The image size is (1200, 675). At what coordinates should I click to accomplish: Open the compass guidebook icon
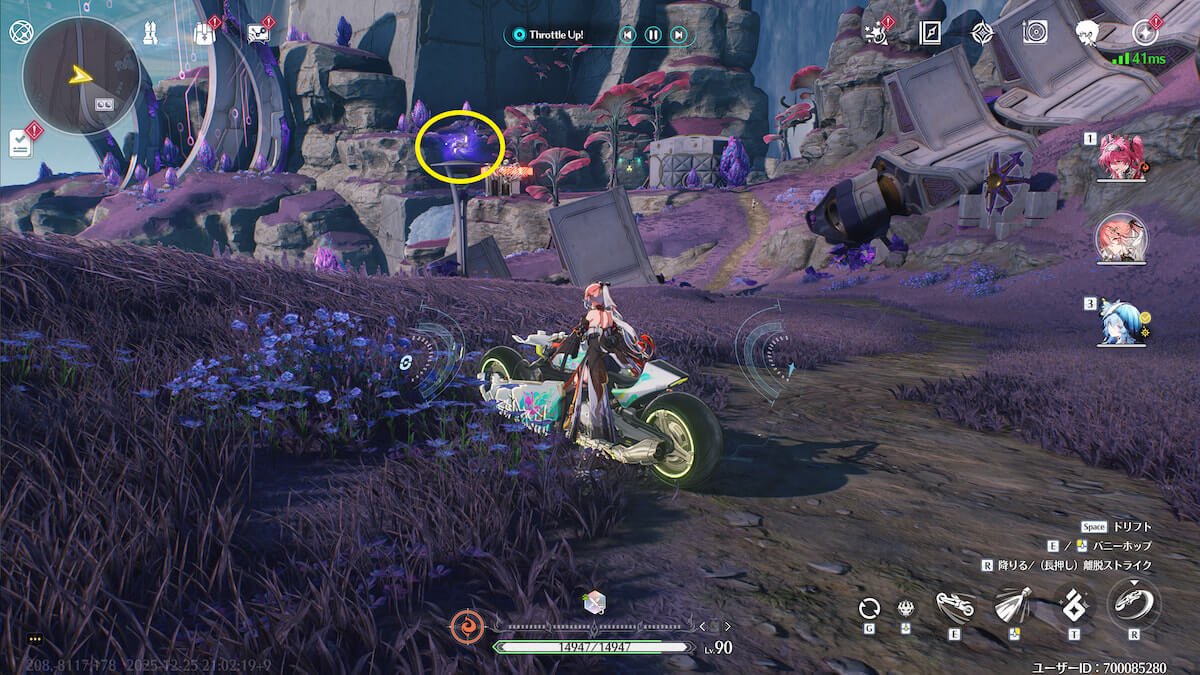point(930,33)
